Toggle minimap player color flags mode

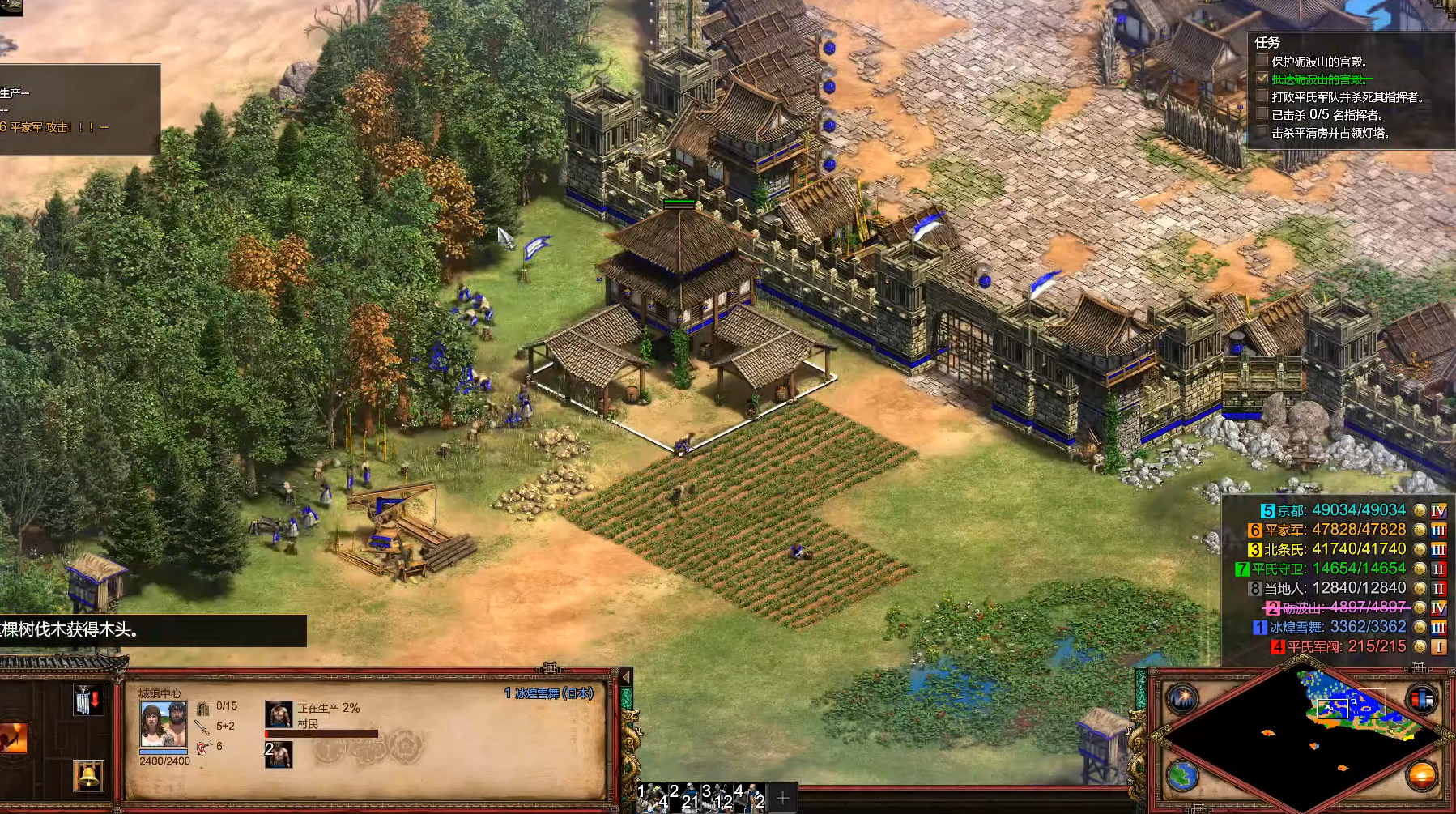[1422, 698]
